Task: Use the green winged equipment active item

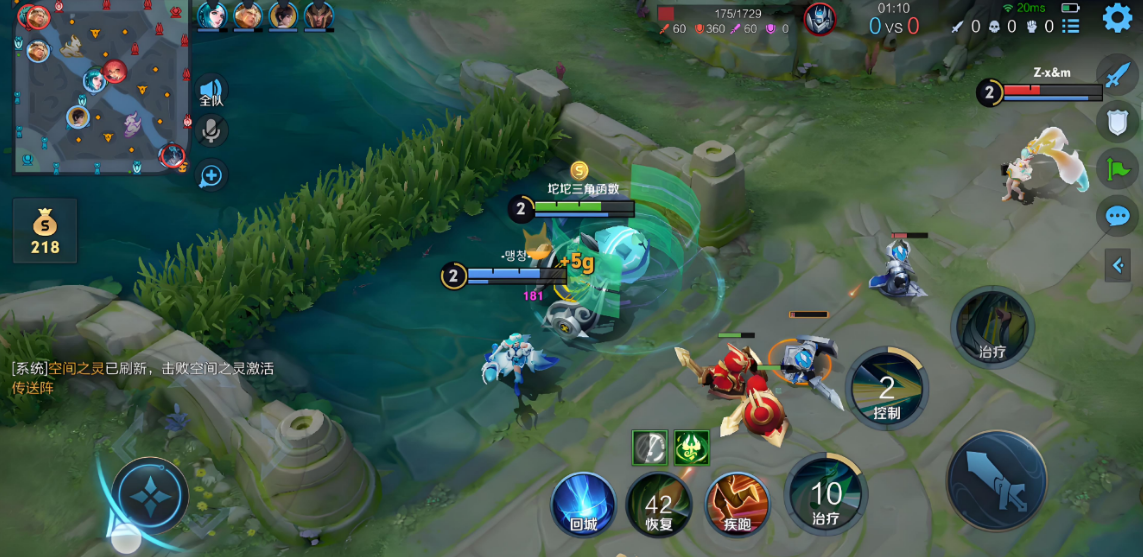Action: [x=691, y=448]
